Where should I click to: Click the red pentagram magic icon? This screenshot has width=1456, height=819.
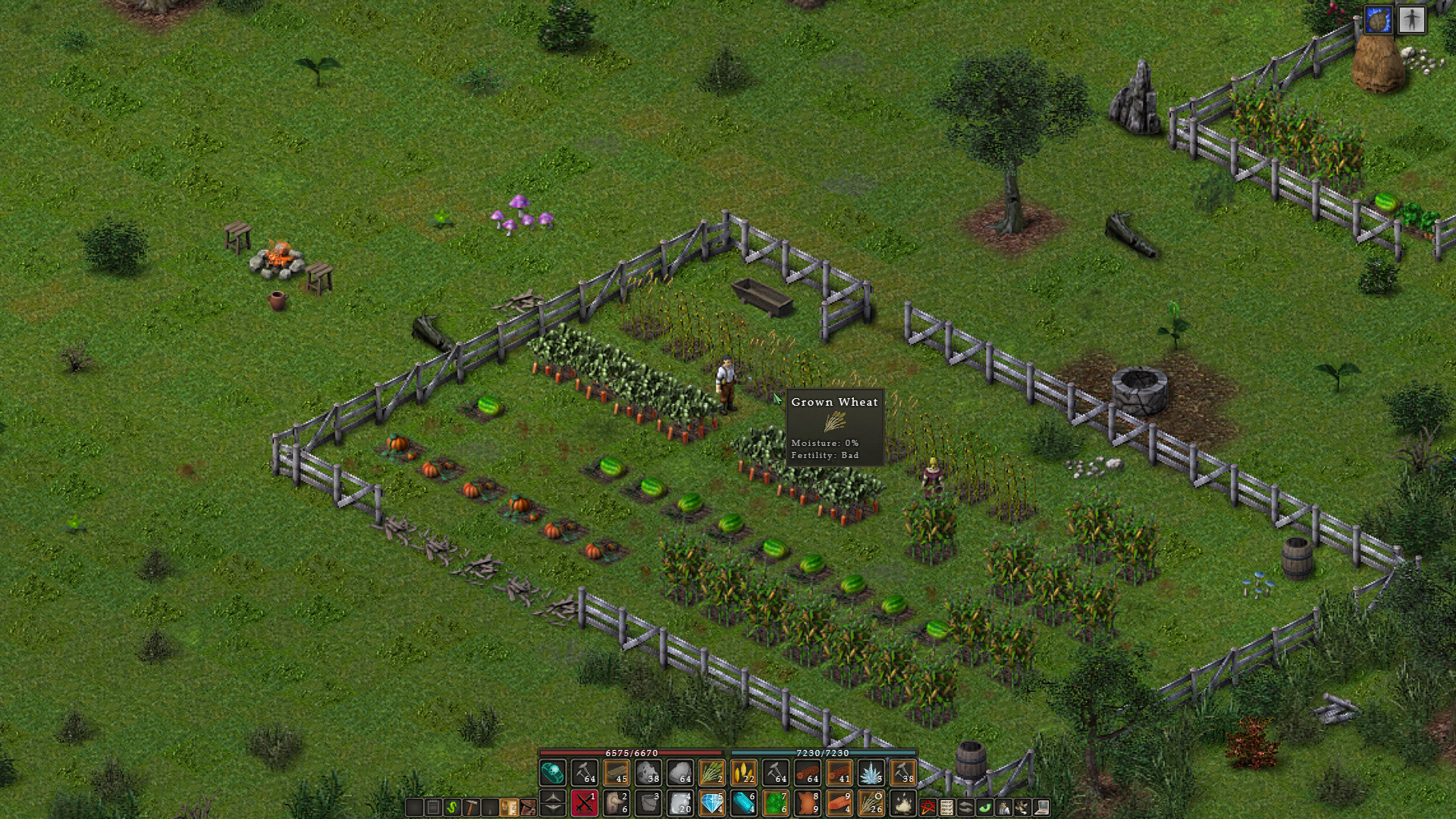coord(926,806)
